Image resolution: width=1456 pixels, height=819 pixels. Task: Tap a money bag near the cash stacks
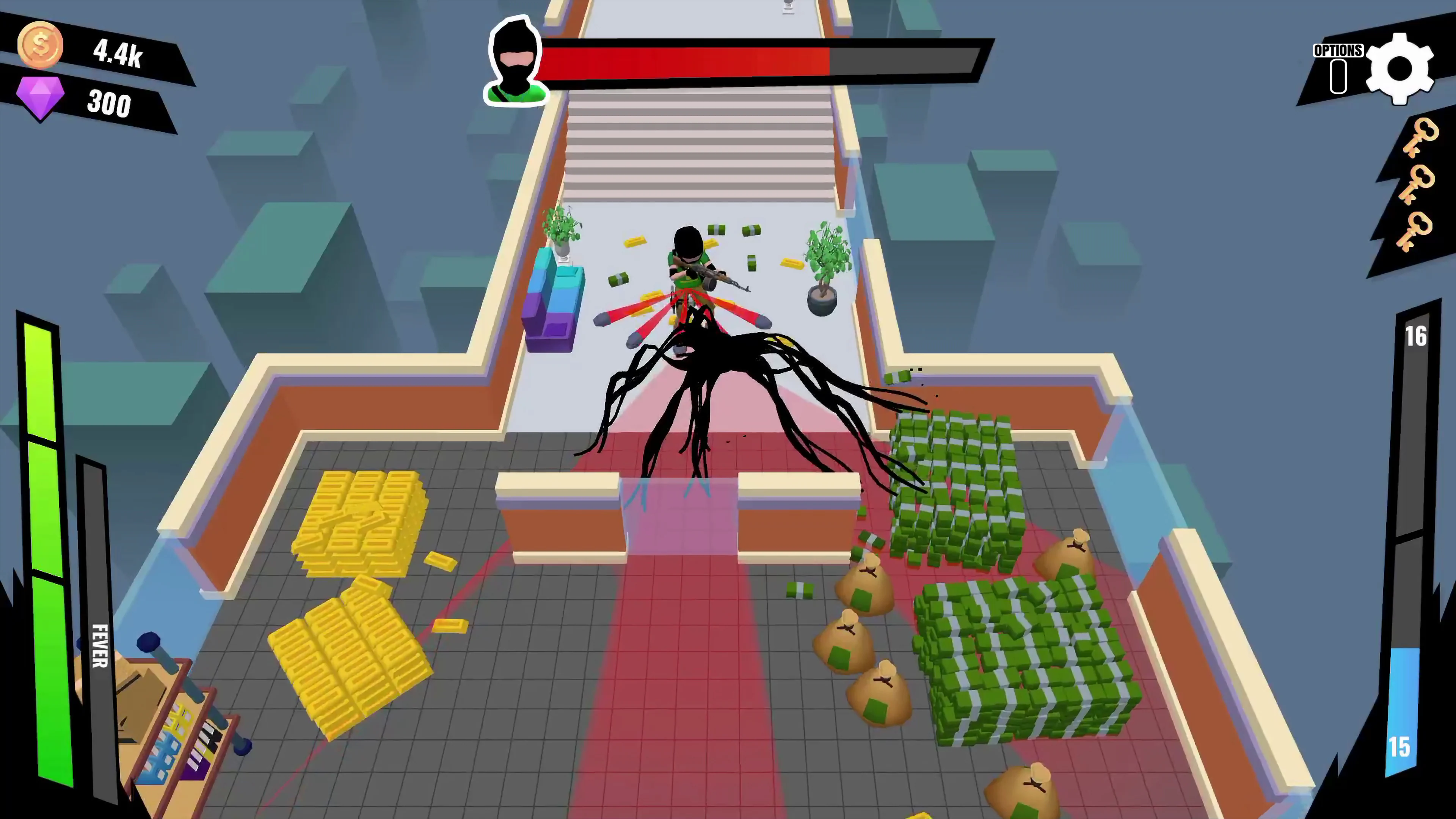(865, 588)
